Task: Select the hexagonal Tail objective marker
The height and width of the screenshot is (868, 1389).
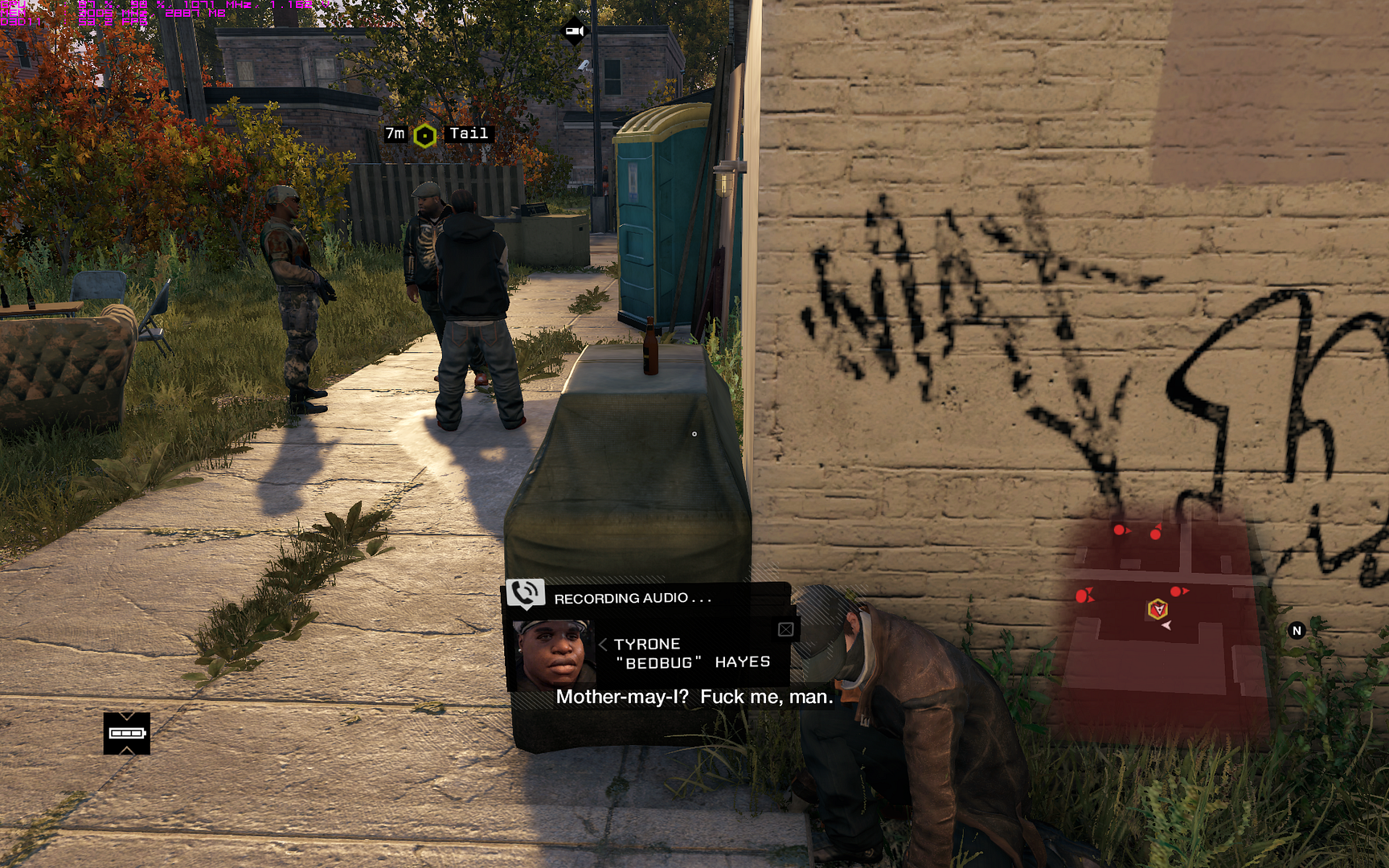Action: (x=424, y=133)
